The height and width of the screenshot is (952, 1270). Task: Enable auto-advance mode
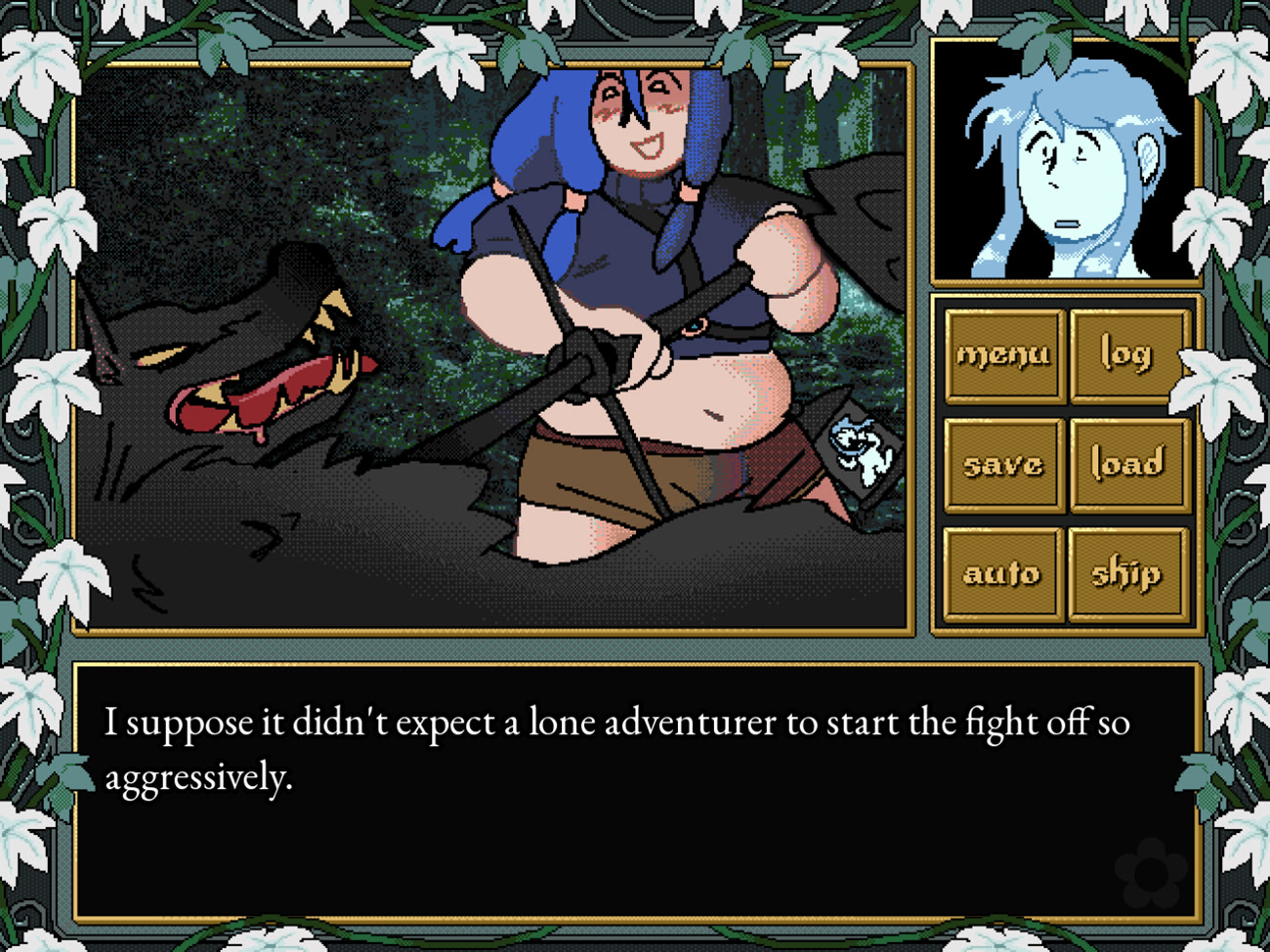click(x=1003, y=573)
